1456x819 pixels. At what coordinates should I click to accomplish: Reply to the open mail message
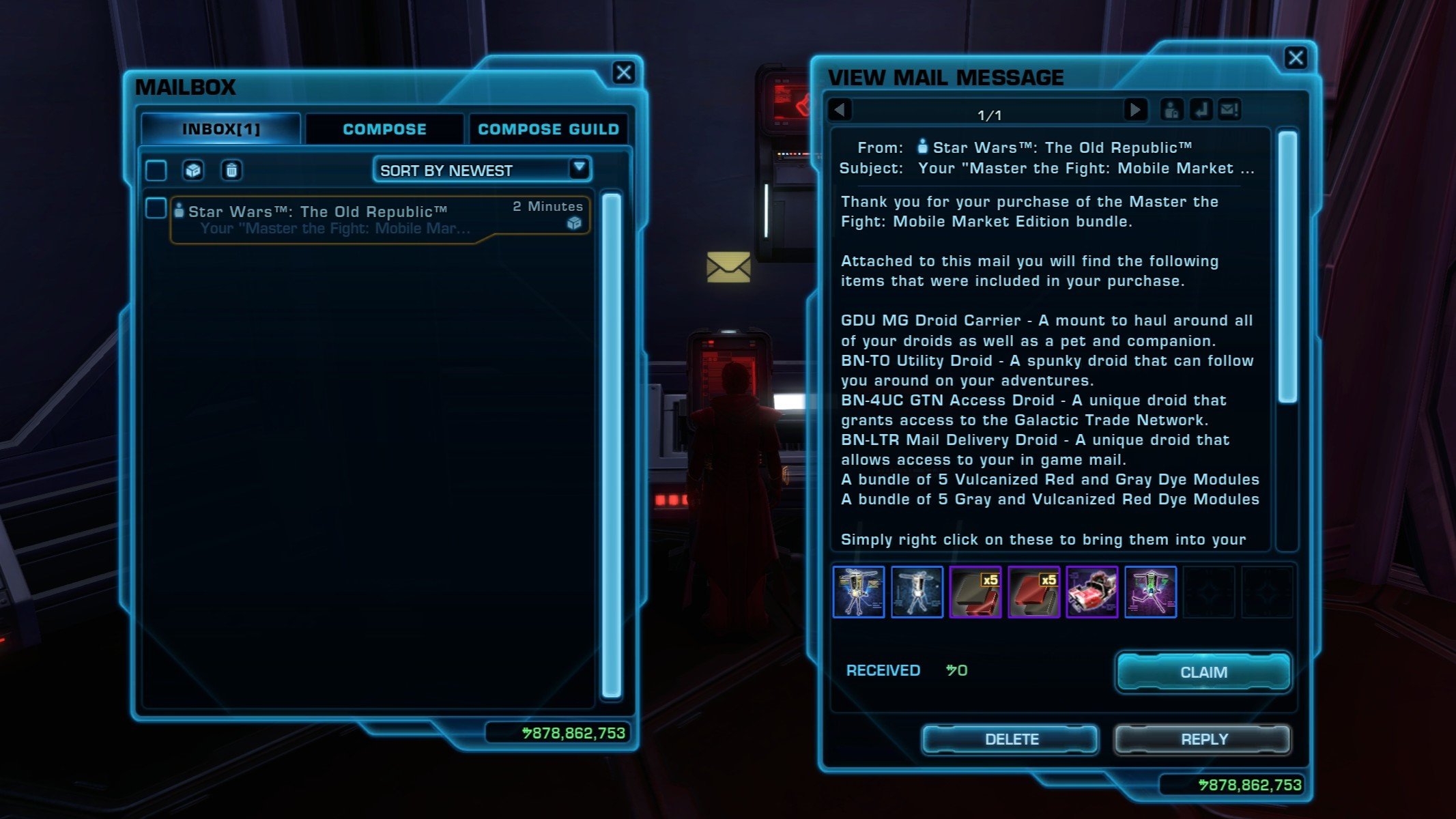point(1203,739)
